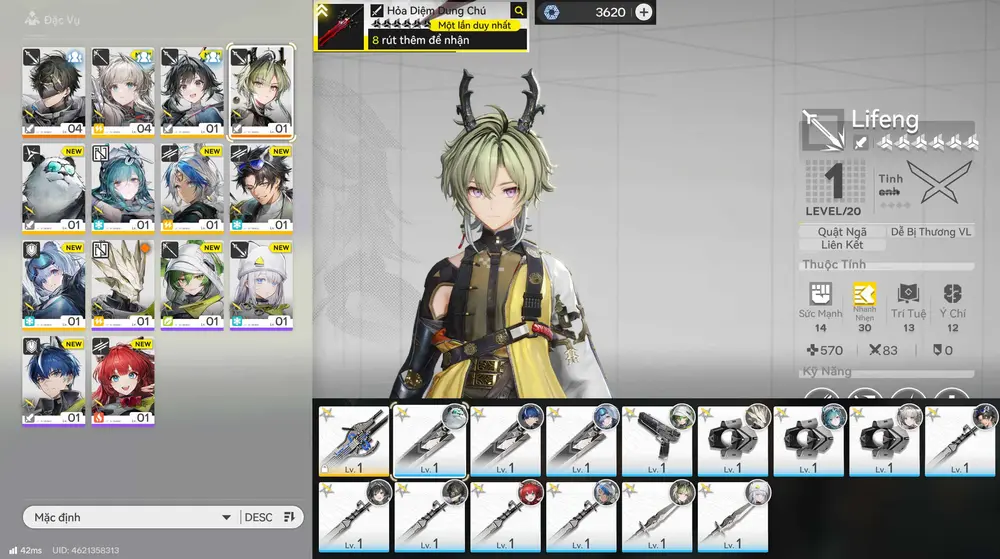Viewport: 1000px width, 559px height.
Task: Show the Ý Chí attribute details
Action: pos(952,307)
